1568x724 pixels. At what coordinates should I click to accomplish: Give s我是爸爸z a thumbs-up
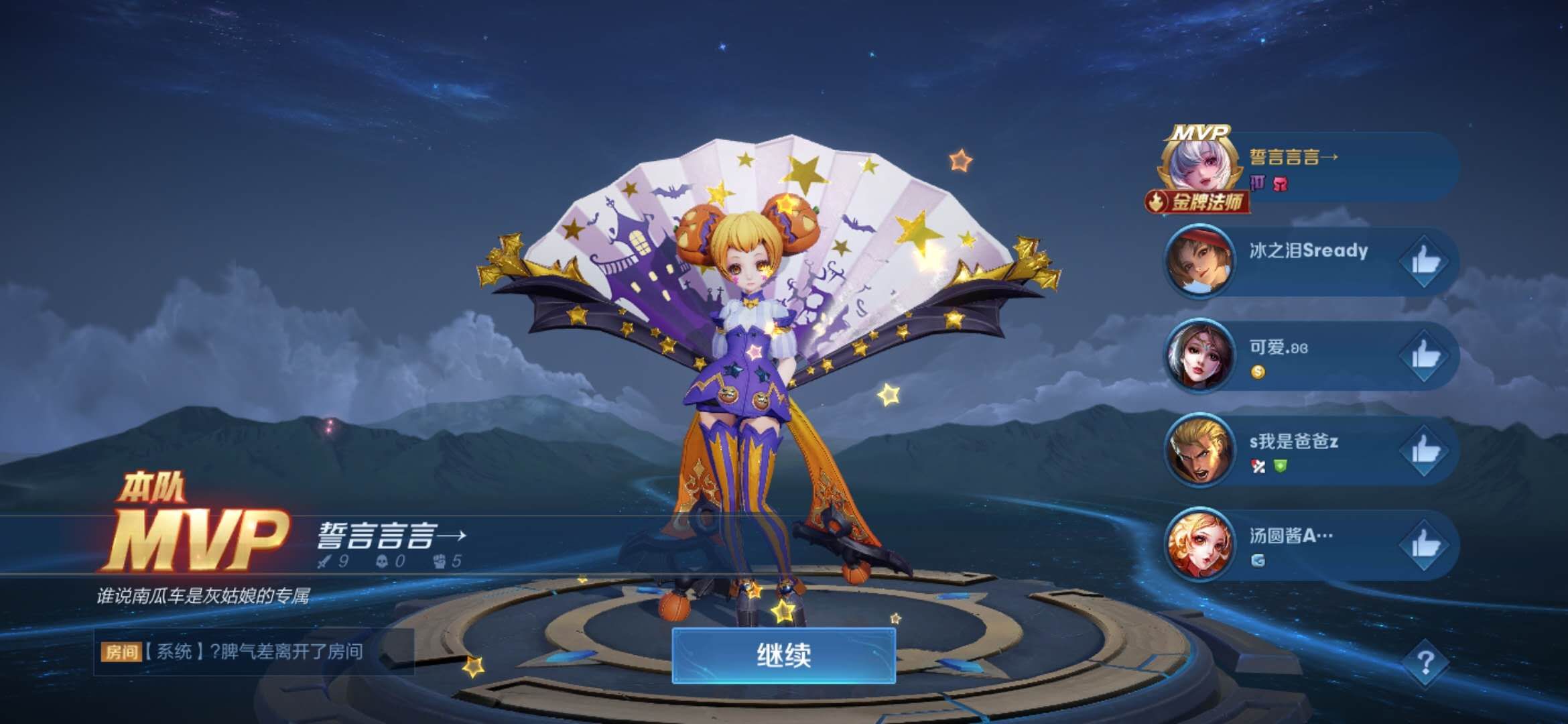coord(1425,451)
